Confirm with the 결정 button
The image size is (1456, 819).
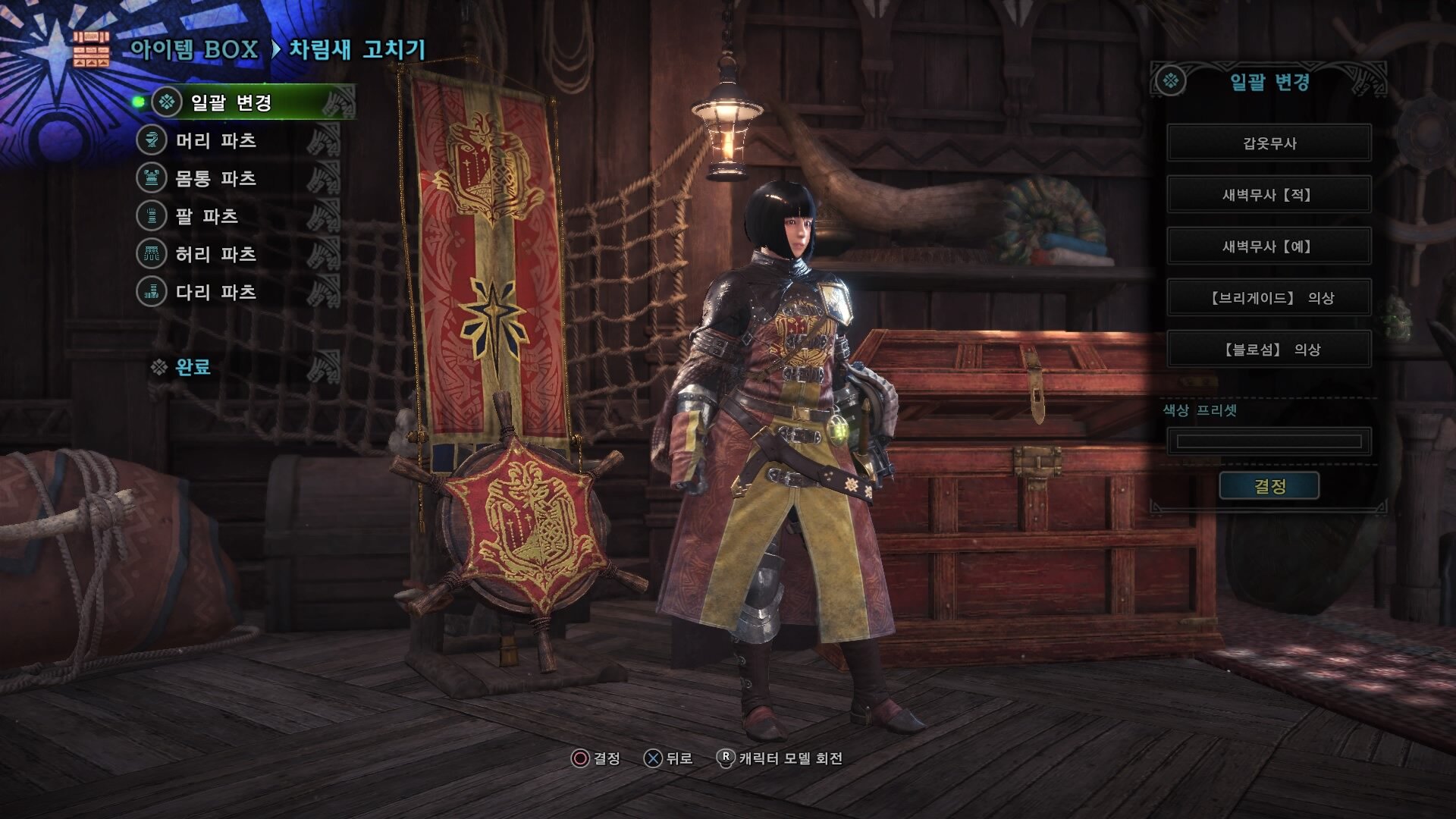pyautogui.click(x=1269, y=486)
